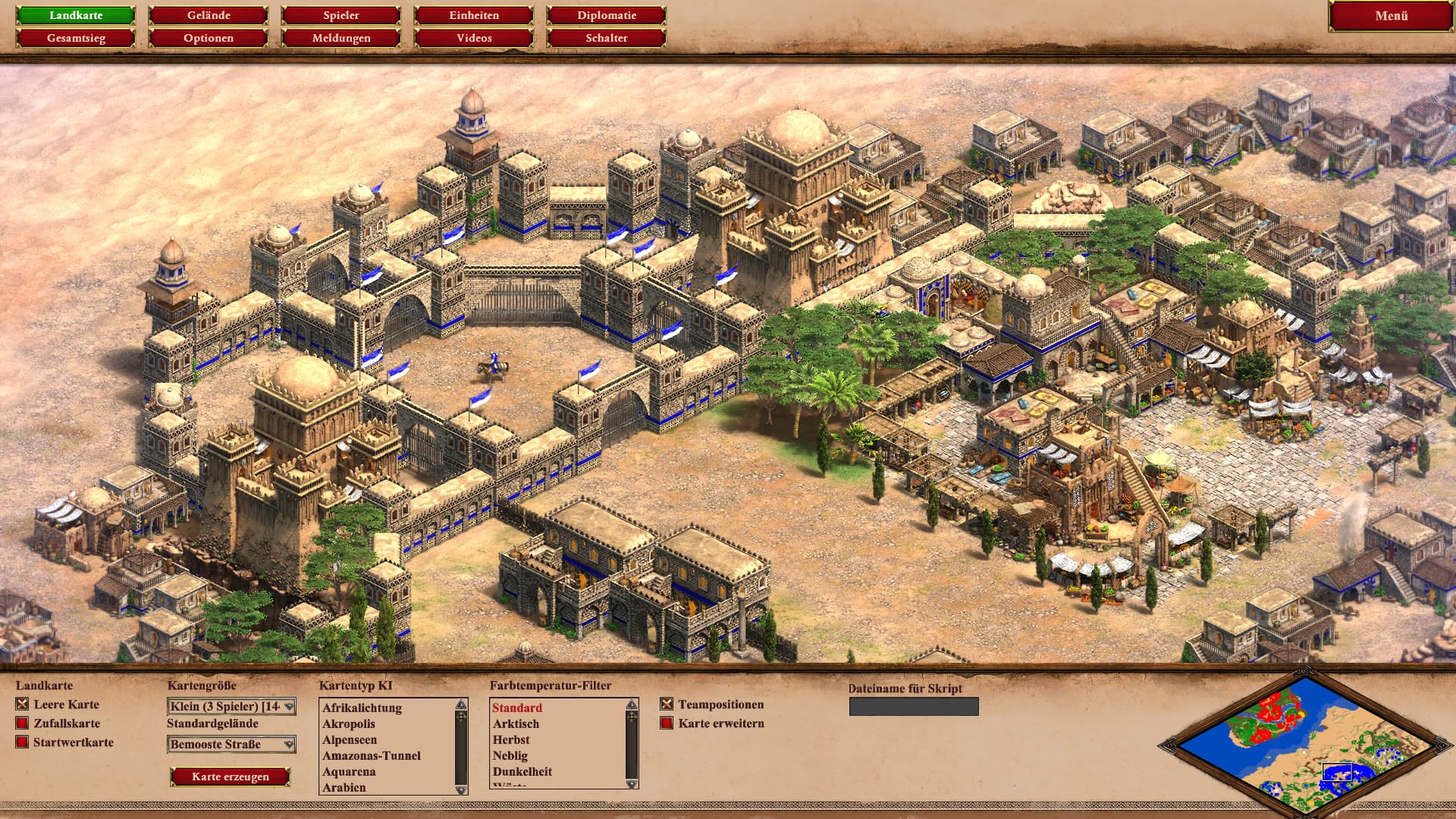Open the Menü button
1456x819 pixels.
tap(1391, 16)
